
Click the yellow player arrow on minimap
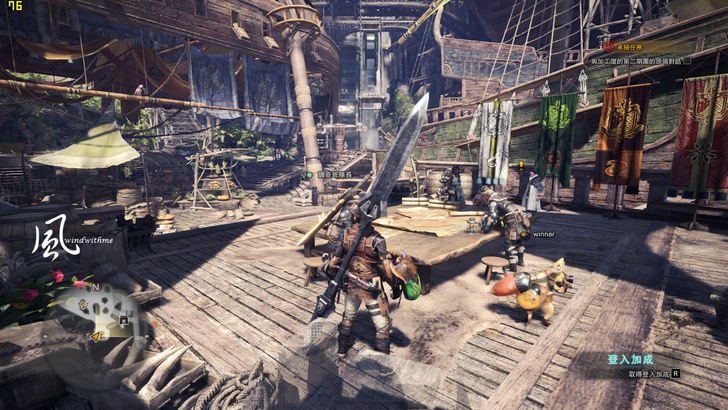point(97,337)
